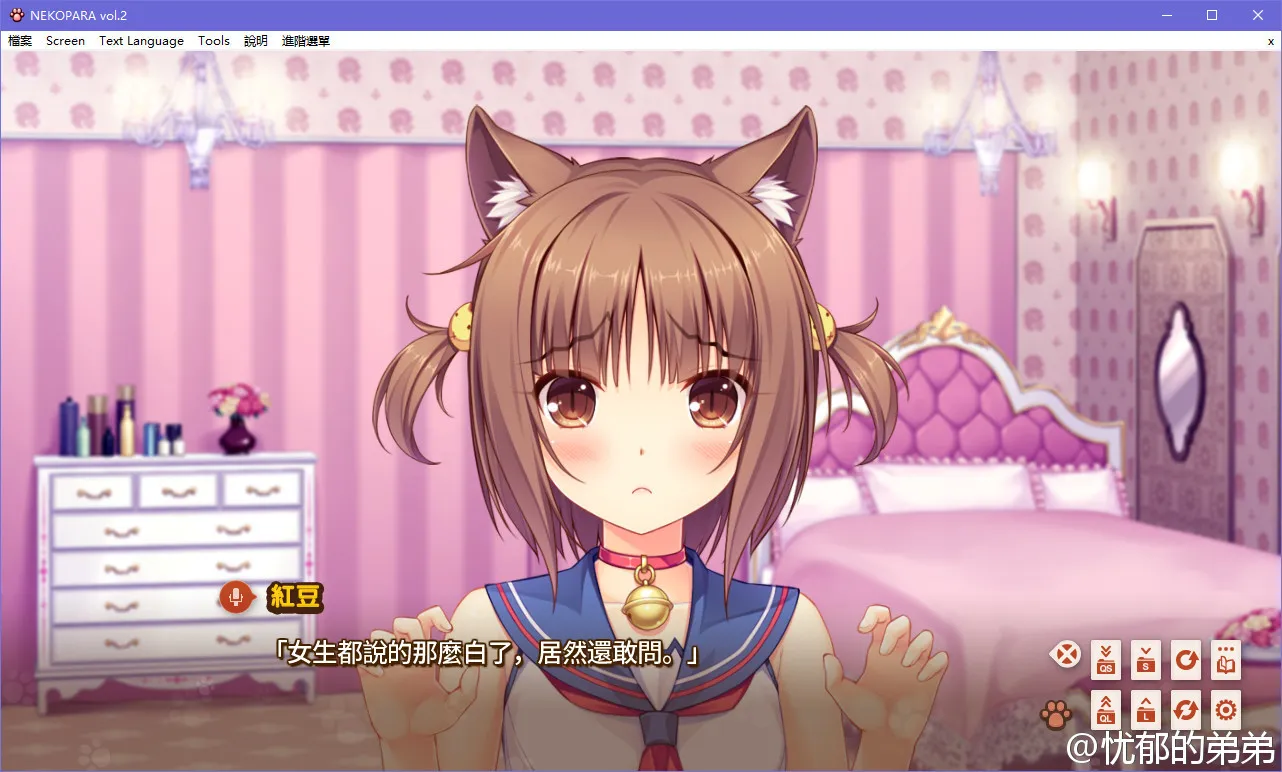Open the save folder icon labeled S

1145,659
